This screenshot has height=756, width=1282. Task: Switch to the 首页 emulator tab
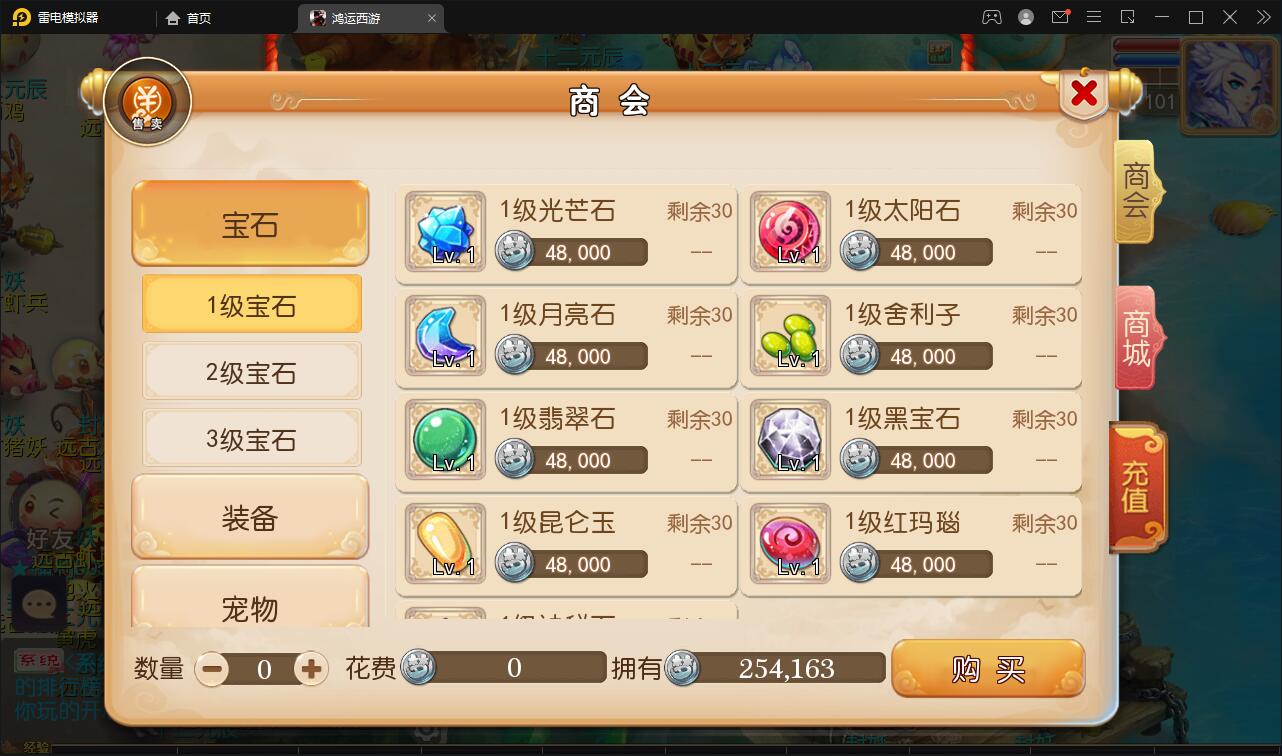tap(188, 17)
